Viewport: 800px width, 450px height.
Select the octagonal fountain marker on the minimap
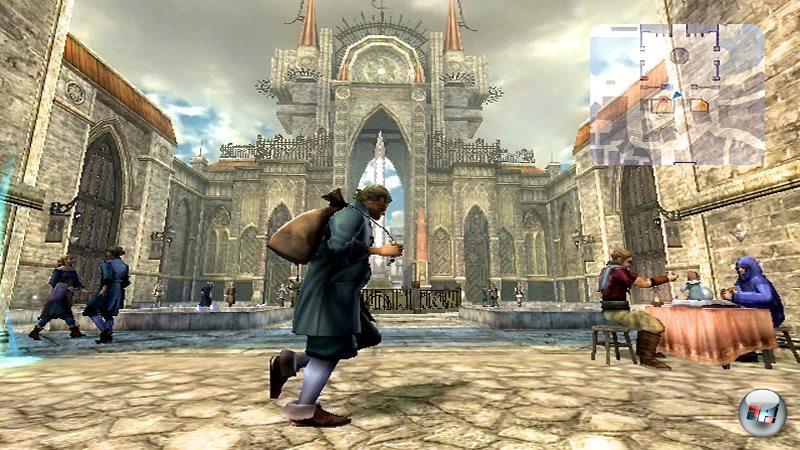[679, 55]
